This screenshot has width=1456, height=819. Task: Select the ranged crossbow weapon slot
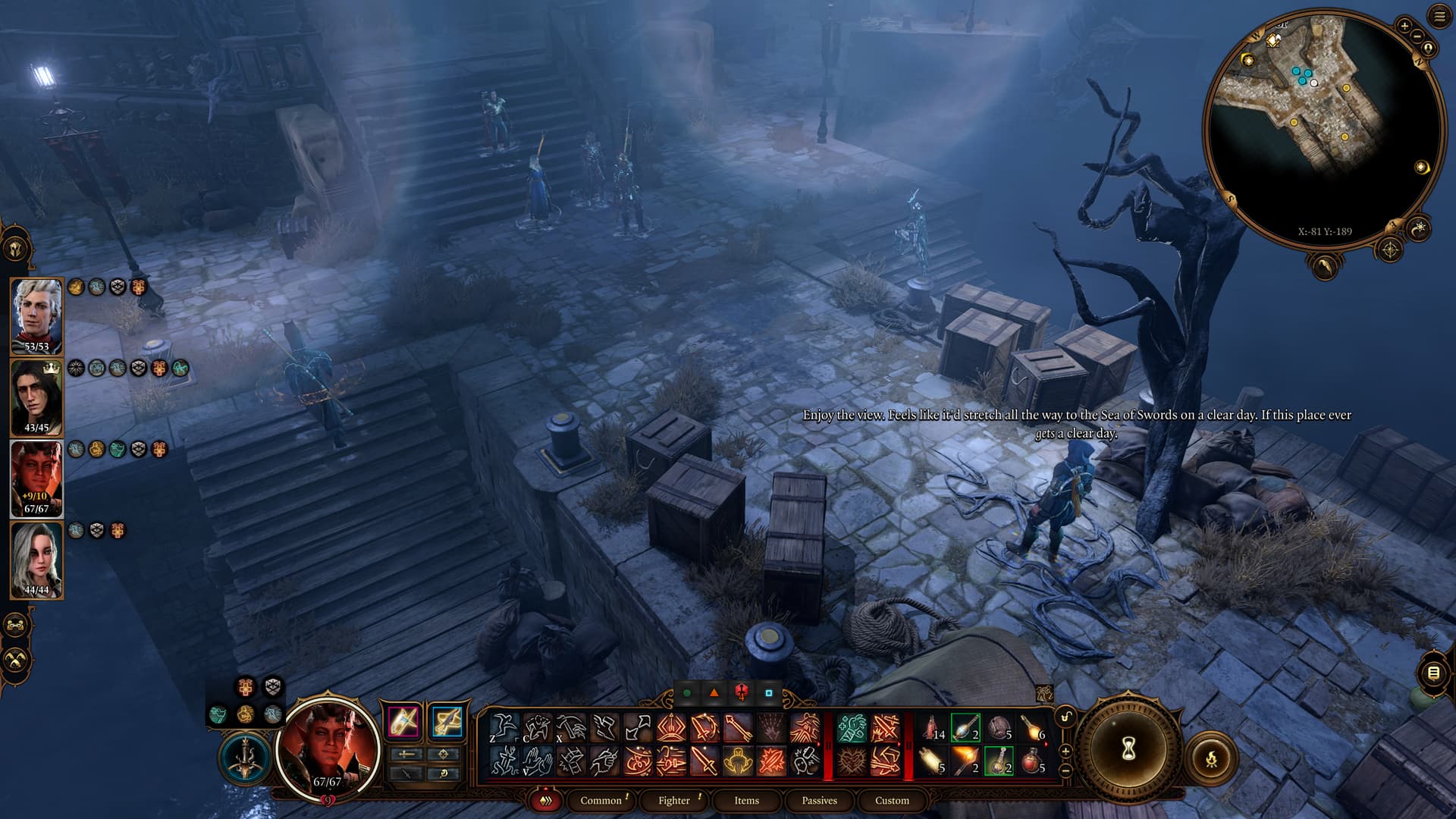447,721
